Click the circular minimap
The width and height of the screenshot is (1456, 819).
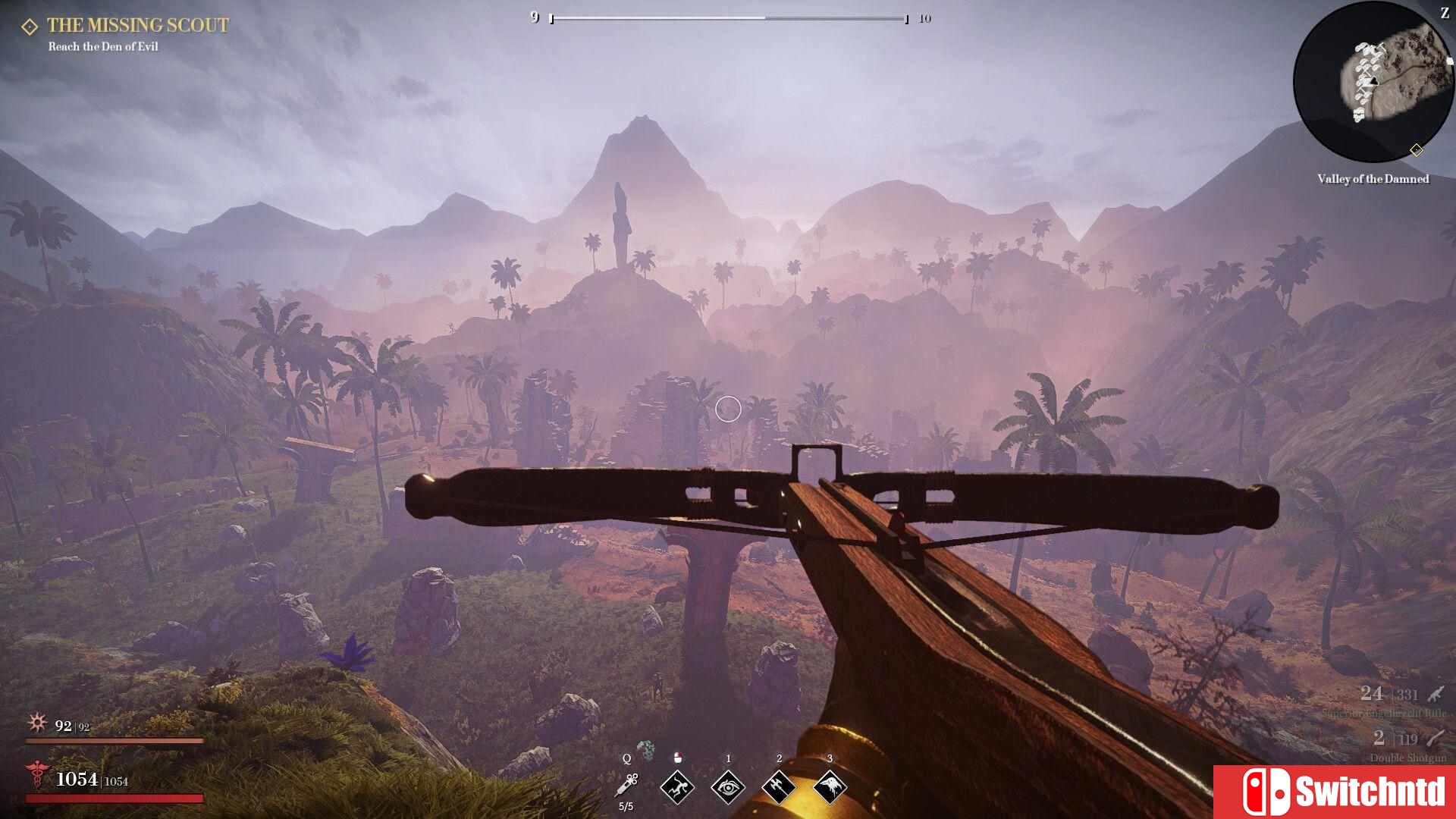click(1372, 82)
